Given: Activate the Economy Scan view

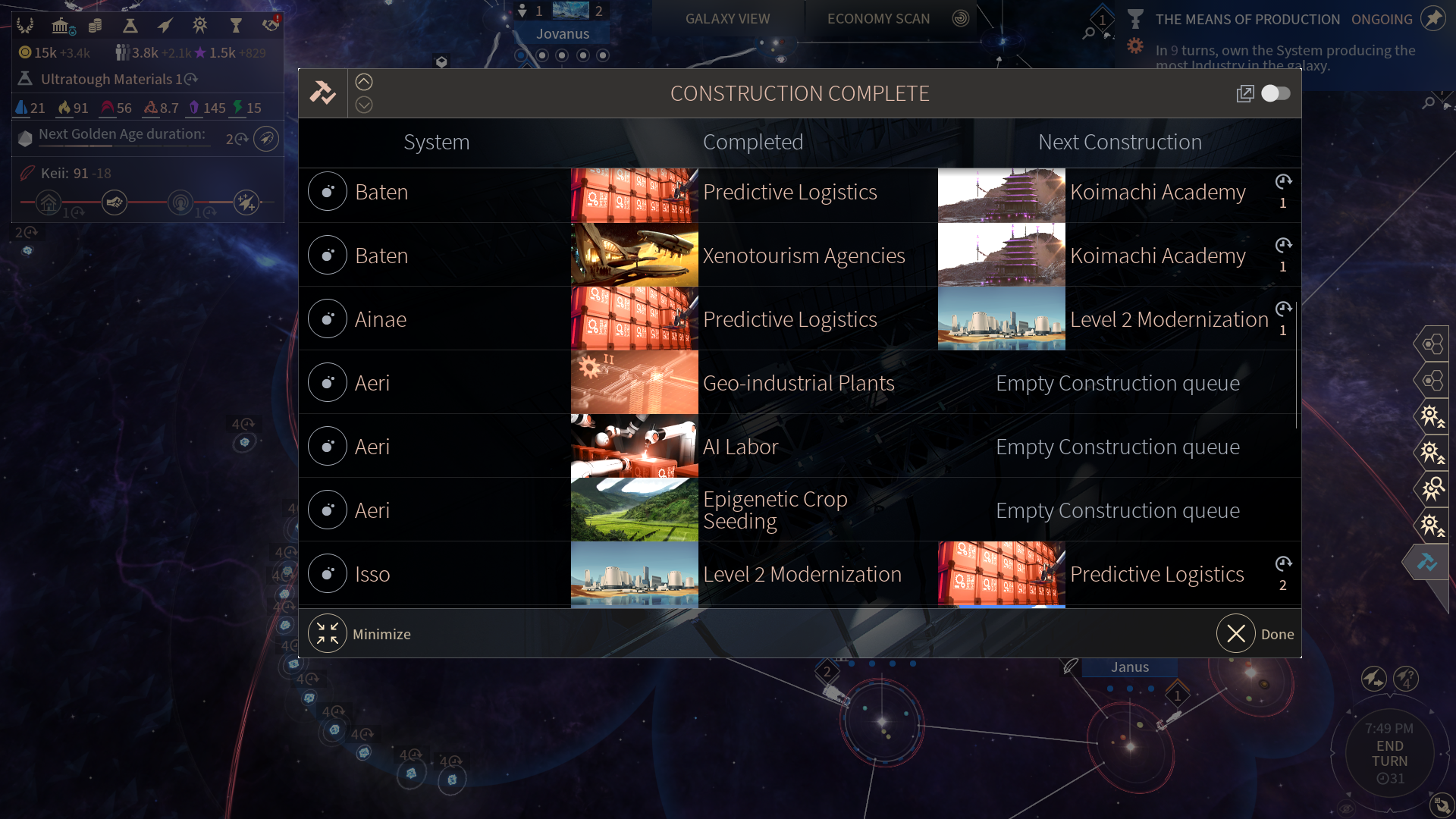Looking at the screenshot, I should click(x=878, y=19).
